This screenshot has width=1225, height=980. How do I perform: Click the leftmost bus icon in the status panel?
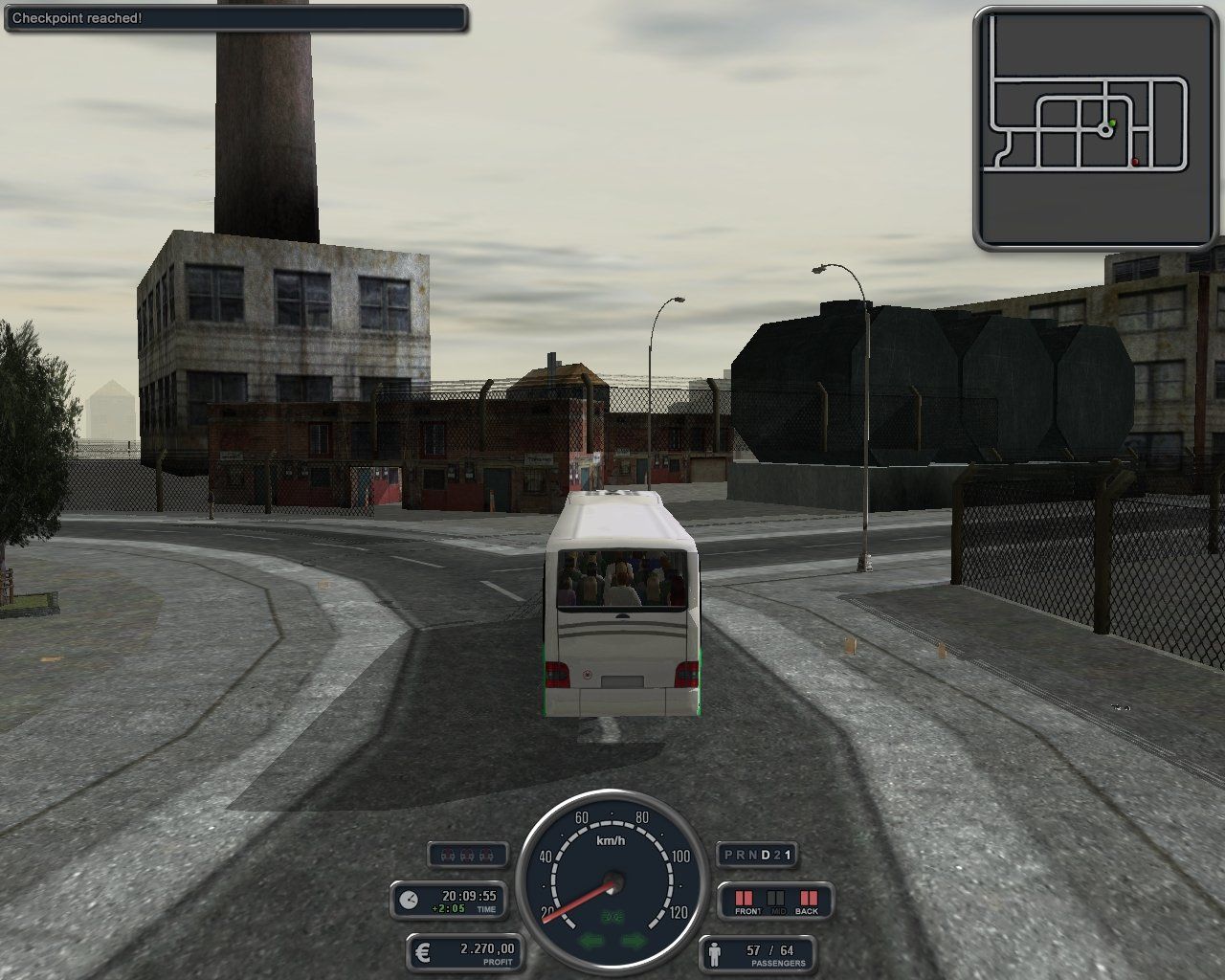(448, 855)
